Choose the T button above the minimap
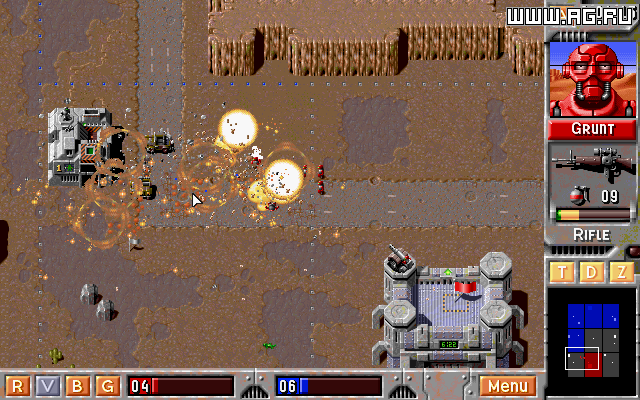Viewport: 640px width, 400px height. point(561,272)
